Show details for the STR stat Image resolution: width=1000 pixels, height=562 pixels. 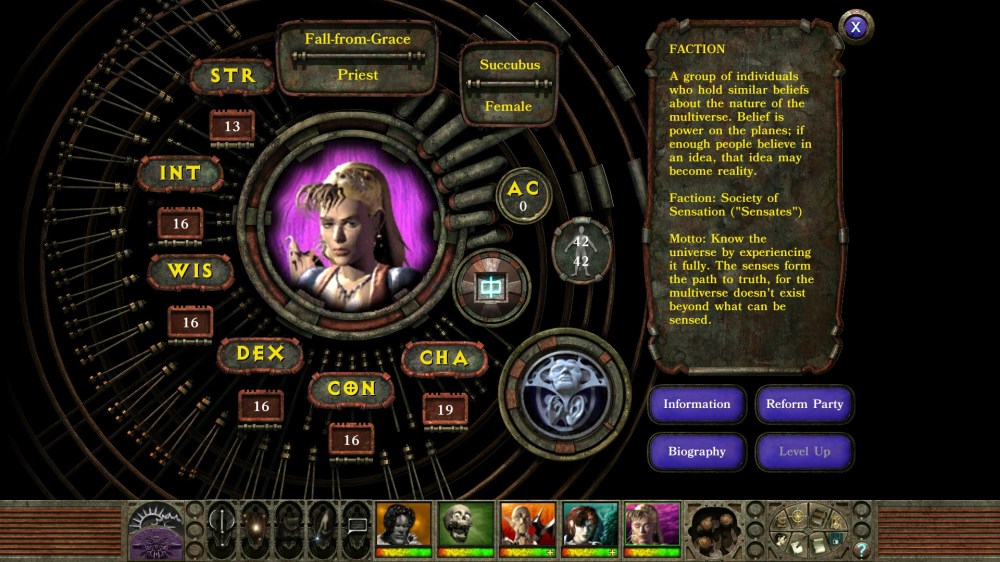click(232, 76)
